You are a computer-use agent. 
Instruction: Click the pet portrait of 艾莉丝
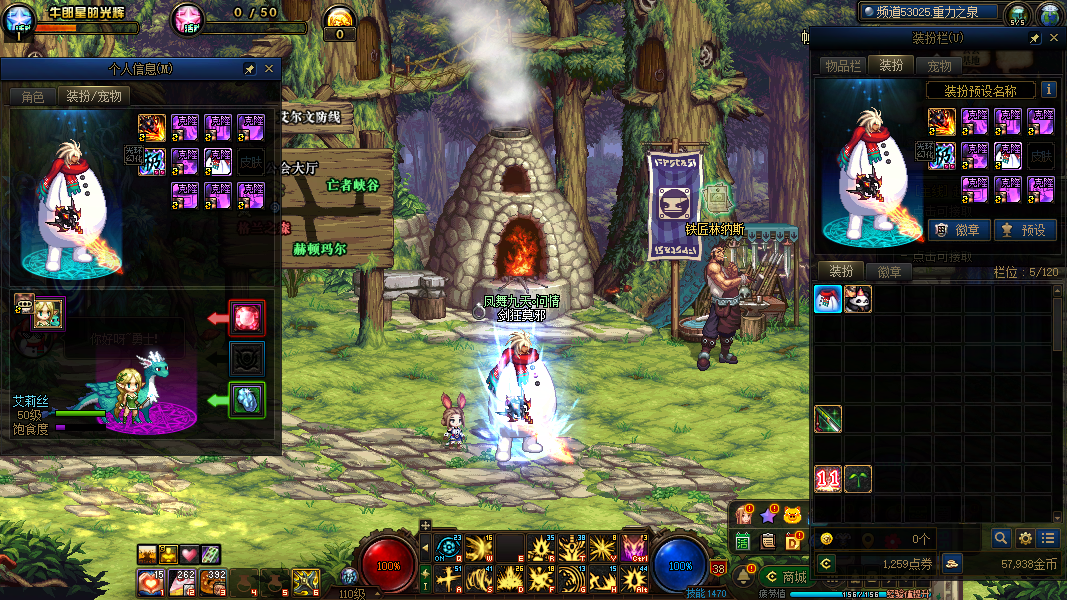pyautogui.click(x=47, y=313)
